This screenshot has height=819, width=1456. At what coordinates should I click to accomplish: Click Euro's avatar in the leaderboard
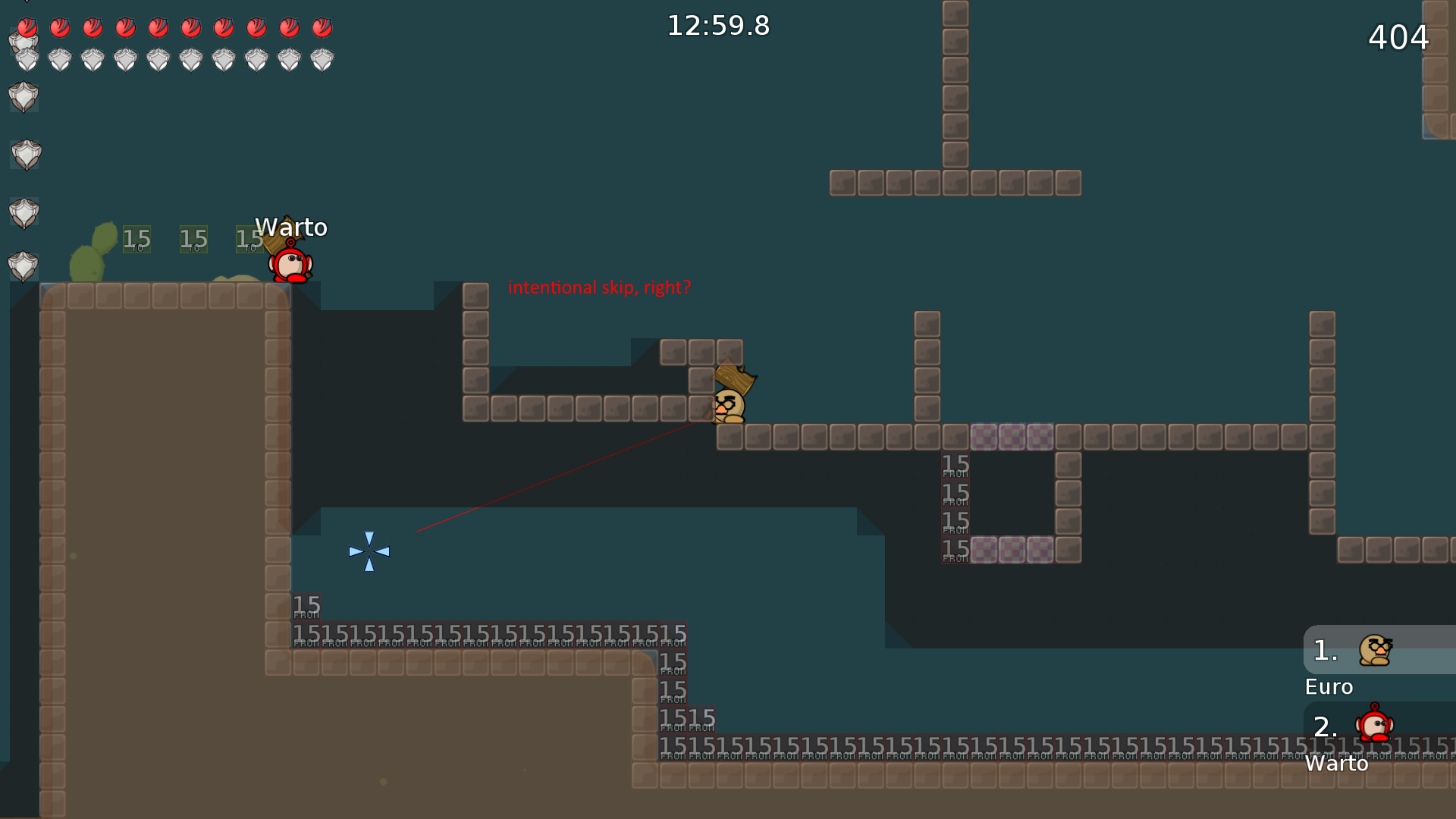1376,650
